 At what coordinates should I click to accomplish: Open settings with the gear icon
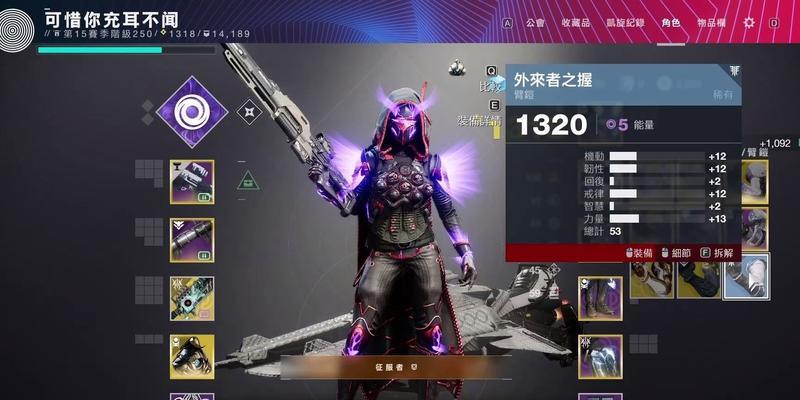coord(749,22)
